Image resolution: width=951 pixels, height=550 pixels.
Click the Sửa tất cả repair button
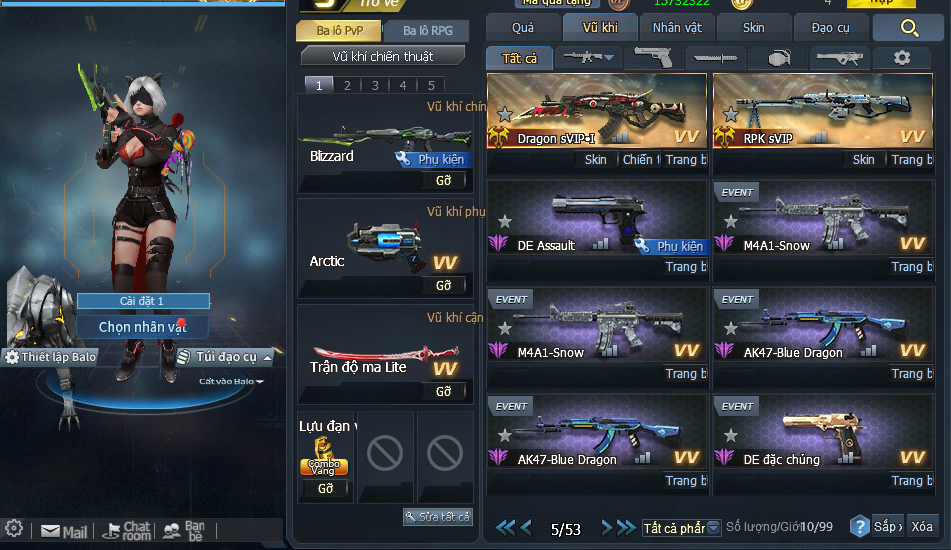coord(437,517)
